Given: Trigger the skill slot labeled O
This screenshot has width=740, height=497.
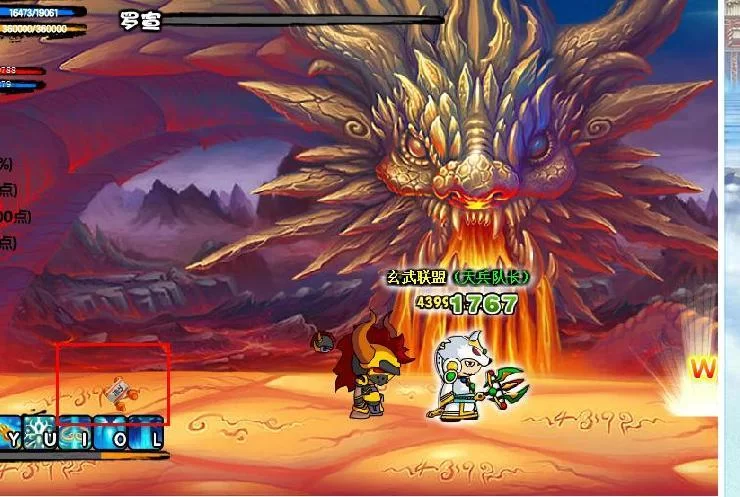Looking at the screenshot, I should click(111, 434).
